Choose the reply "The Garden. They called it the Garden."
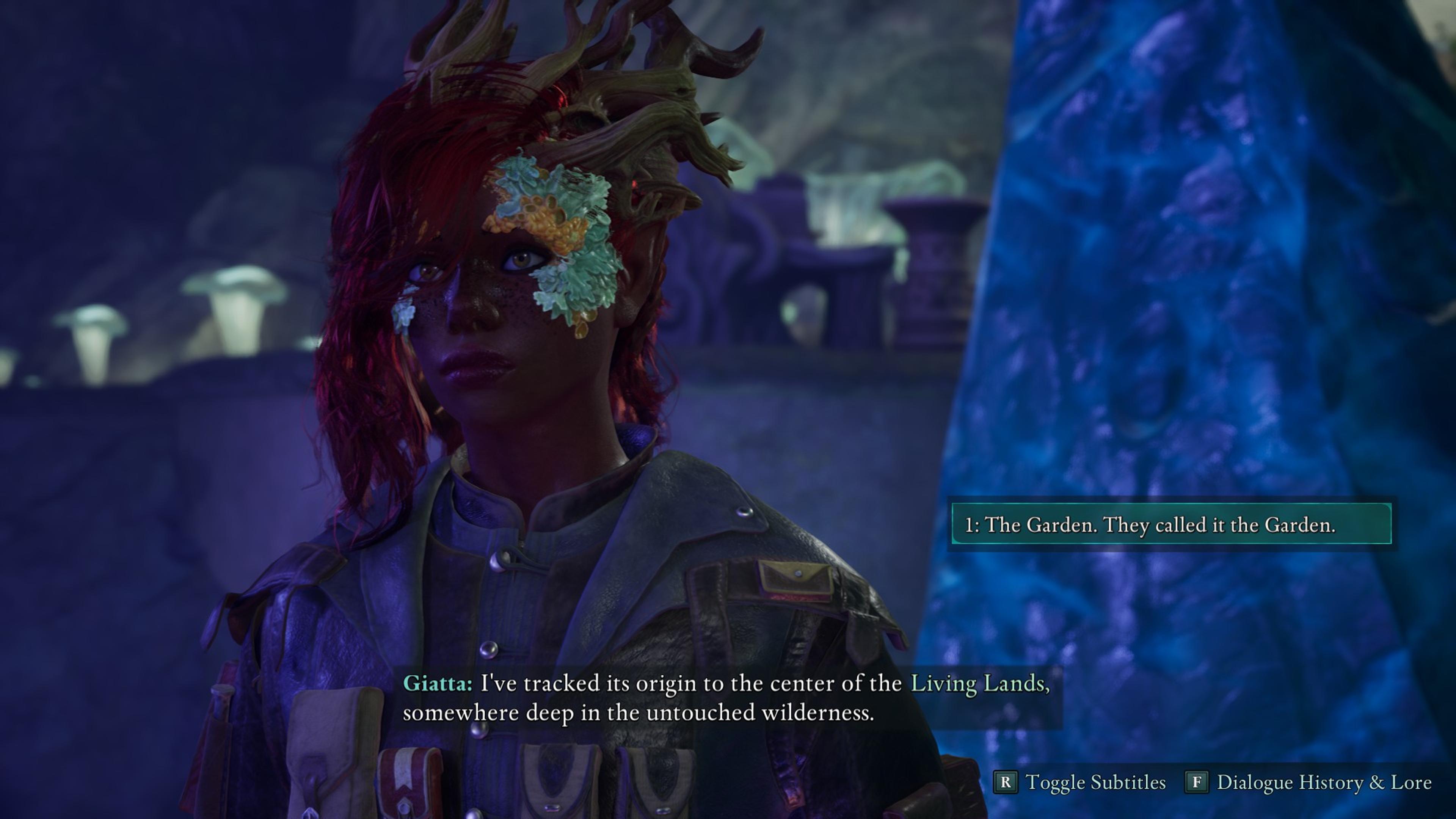The width and height of the screenshot is (1456, 819). pos(1170,524)
